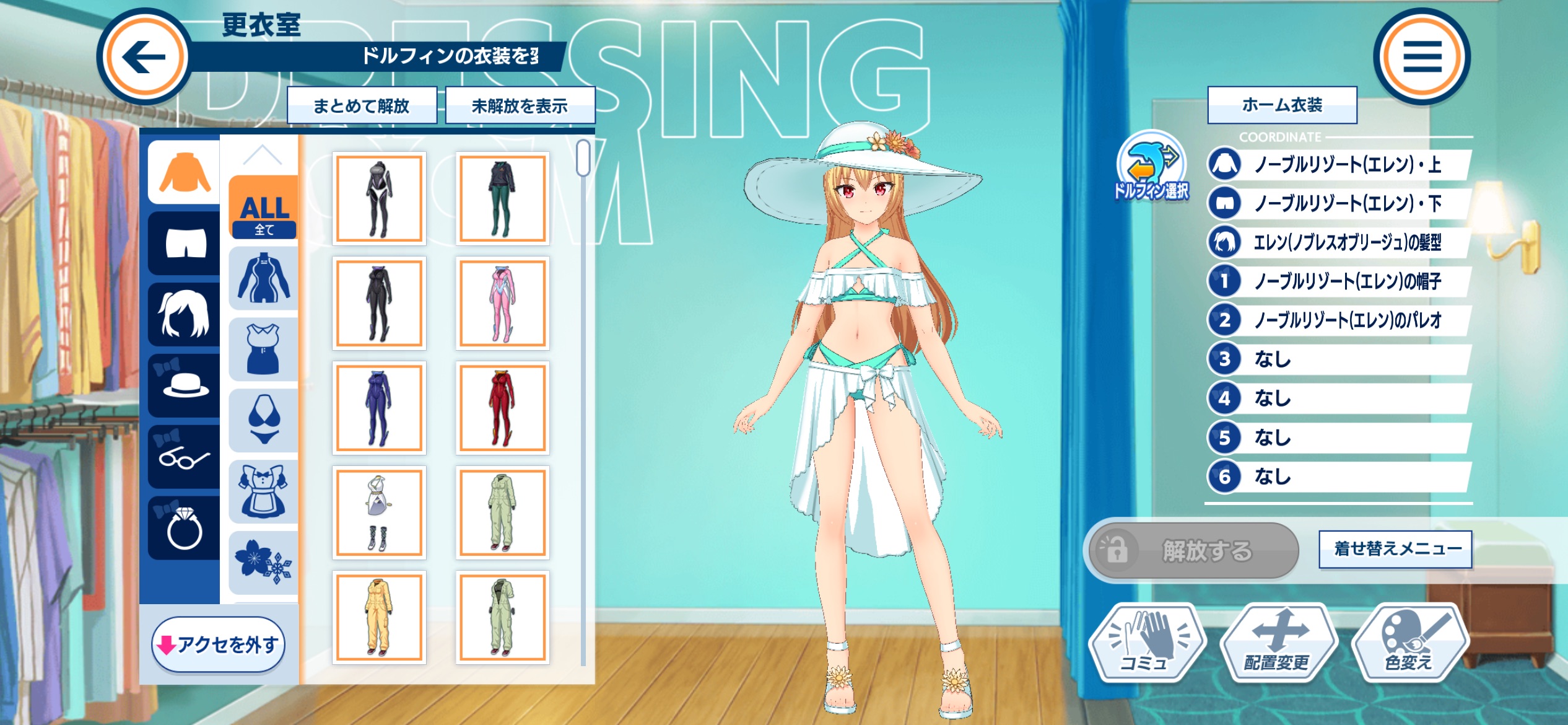Remove accessories with アクセを外す

pyautogui.click(x=219, y=645)
